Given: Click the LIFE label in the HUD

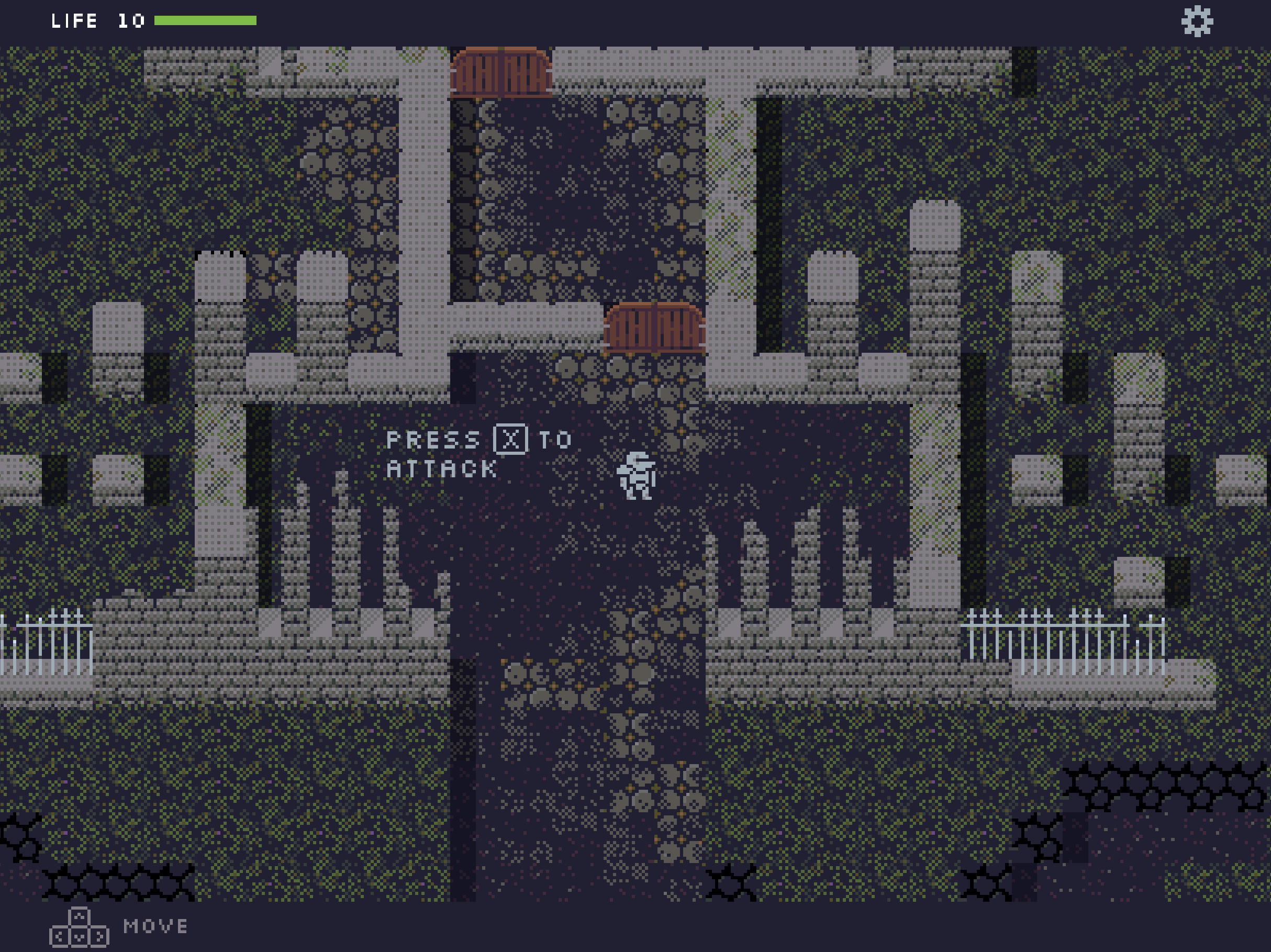Looking at the screenshot, I should tap(75, 22).
